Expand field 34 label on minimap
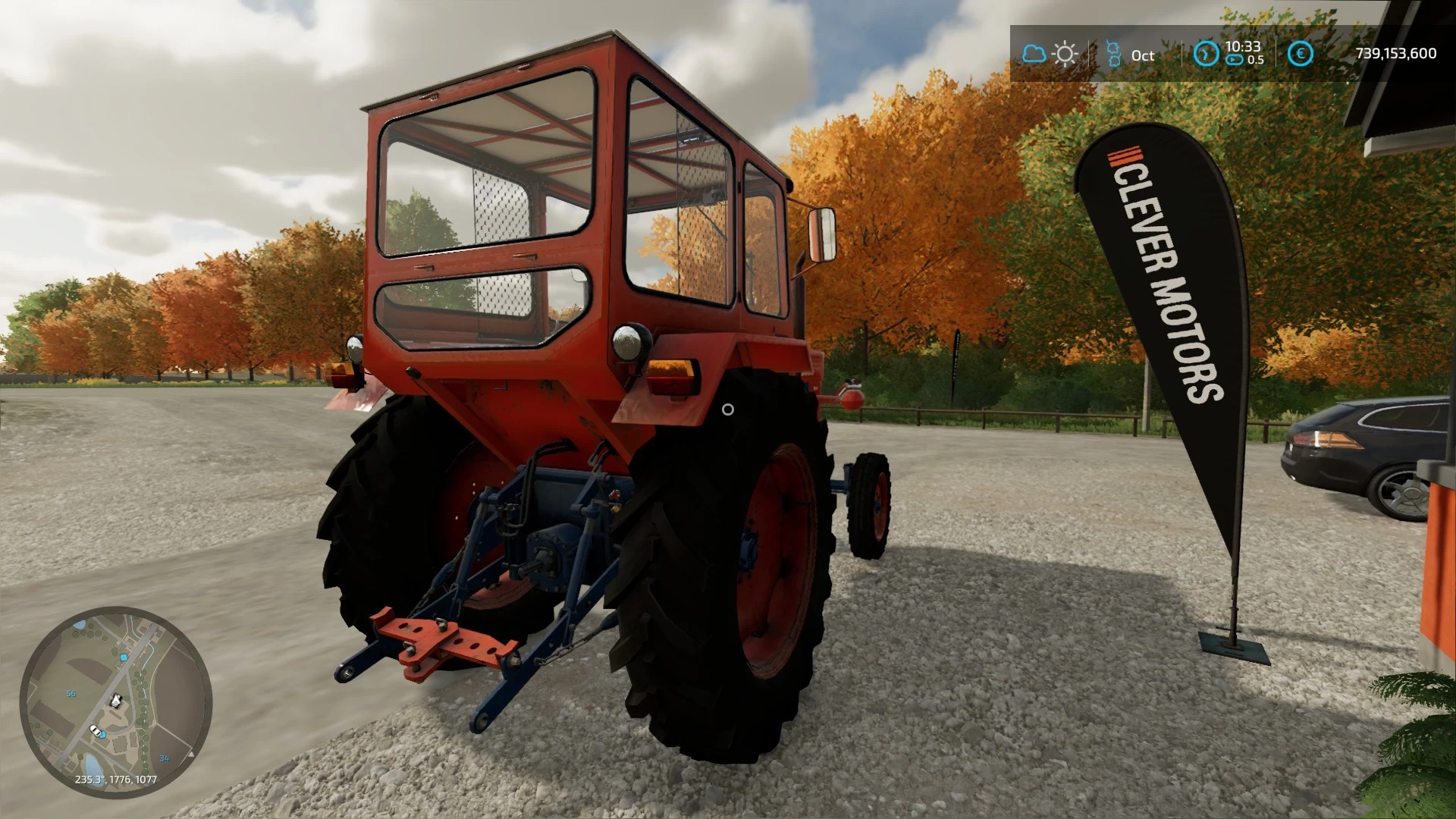Viewport: 1456px width, 819px height. pyautogui.click(x=164, y=758)
